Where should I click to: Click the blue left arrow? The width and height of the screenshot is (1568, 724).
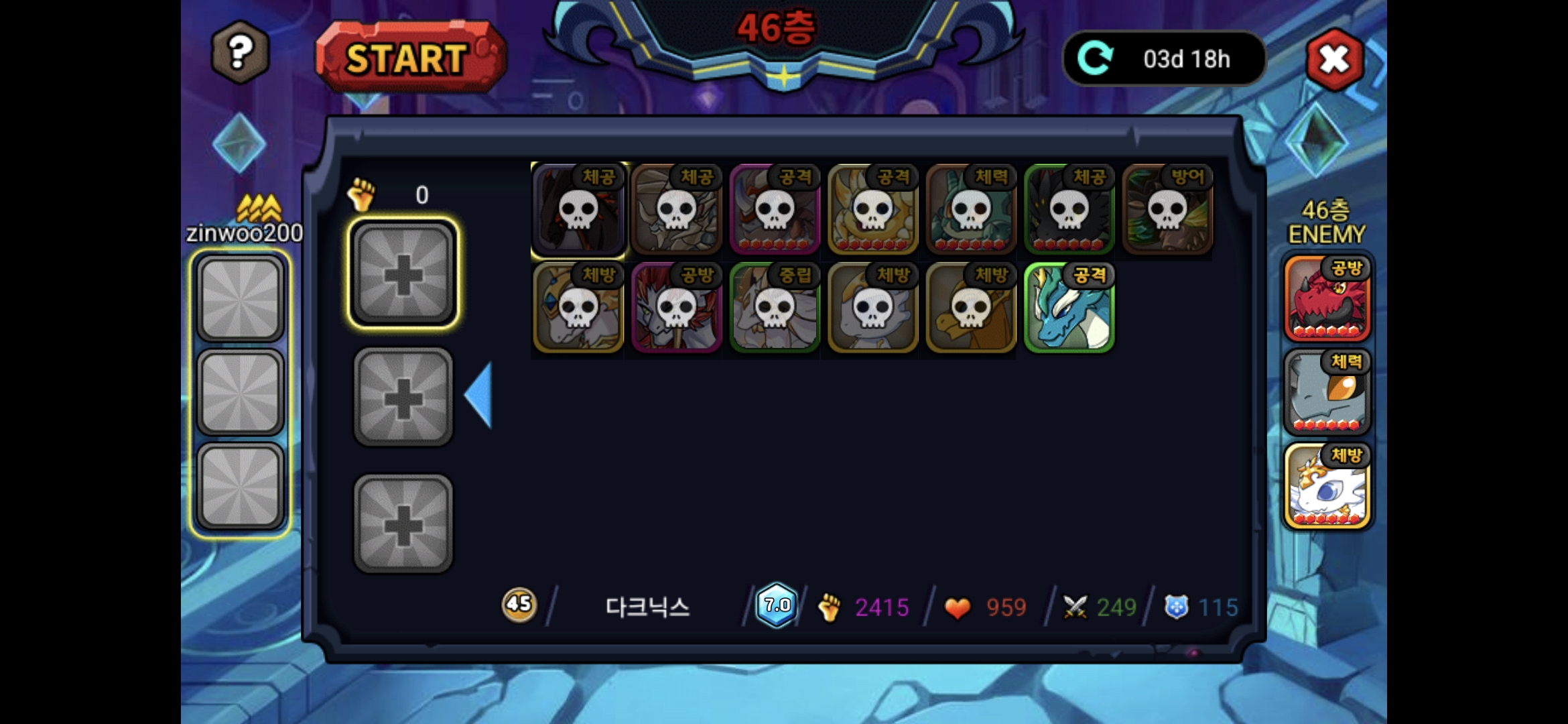479,395
